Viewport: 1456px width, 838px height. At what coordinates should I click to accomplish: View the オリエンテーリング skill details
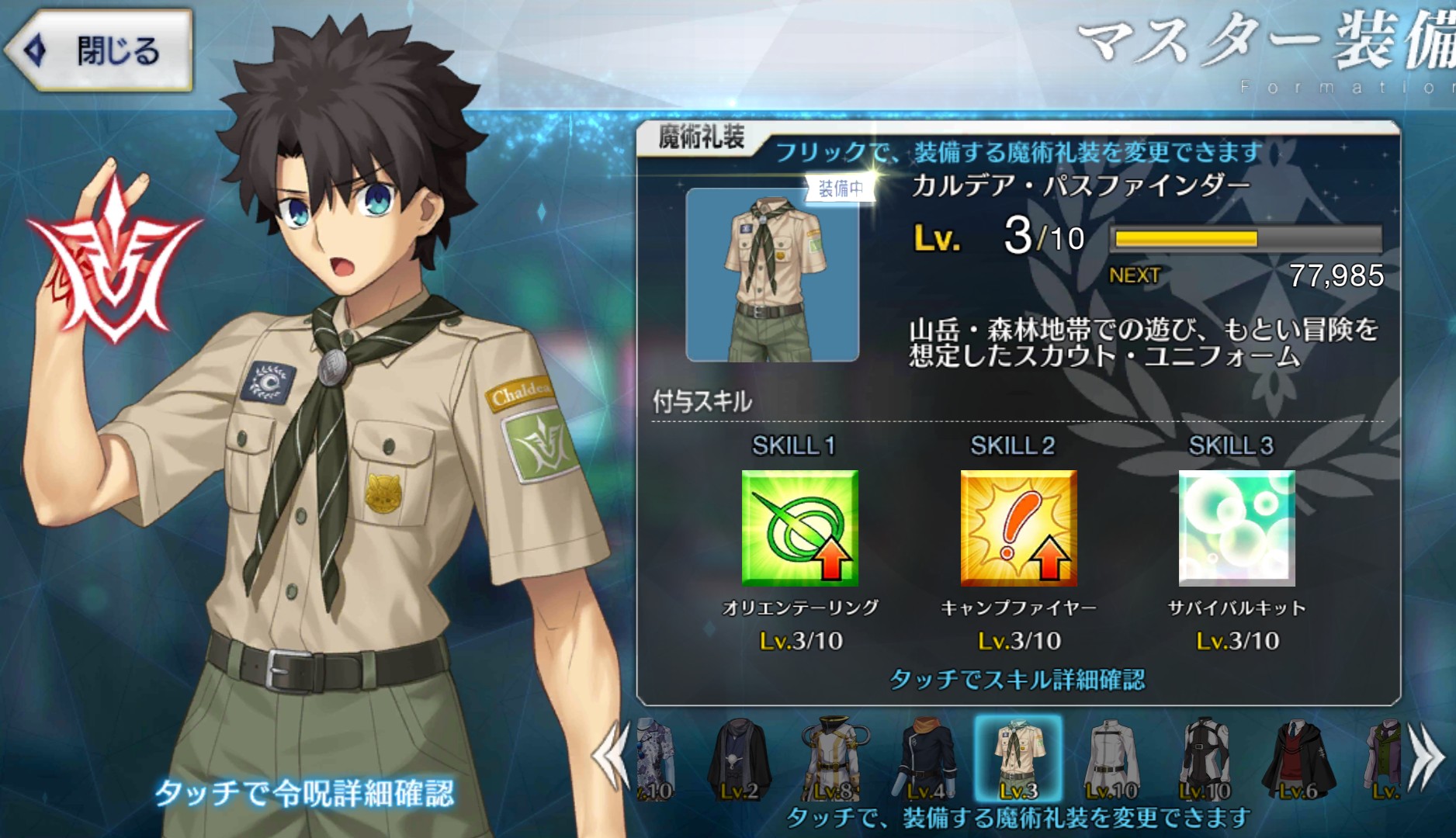[x=799, y=528]
